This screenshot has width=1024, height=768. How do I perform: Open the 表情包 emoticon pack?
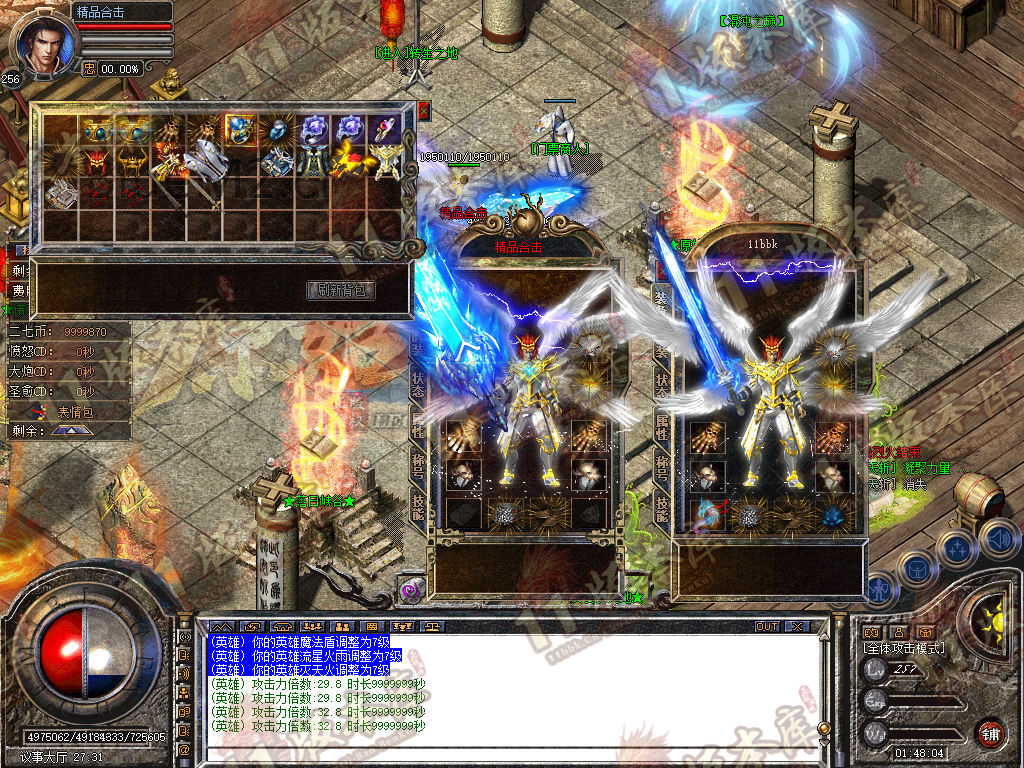(x=75, y=411)
